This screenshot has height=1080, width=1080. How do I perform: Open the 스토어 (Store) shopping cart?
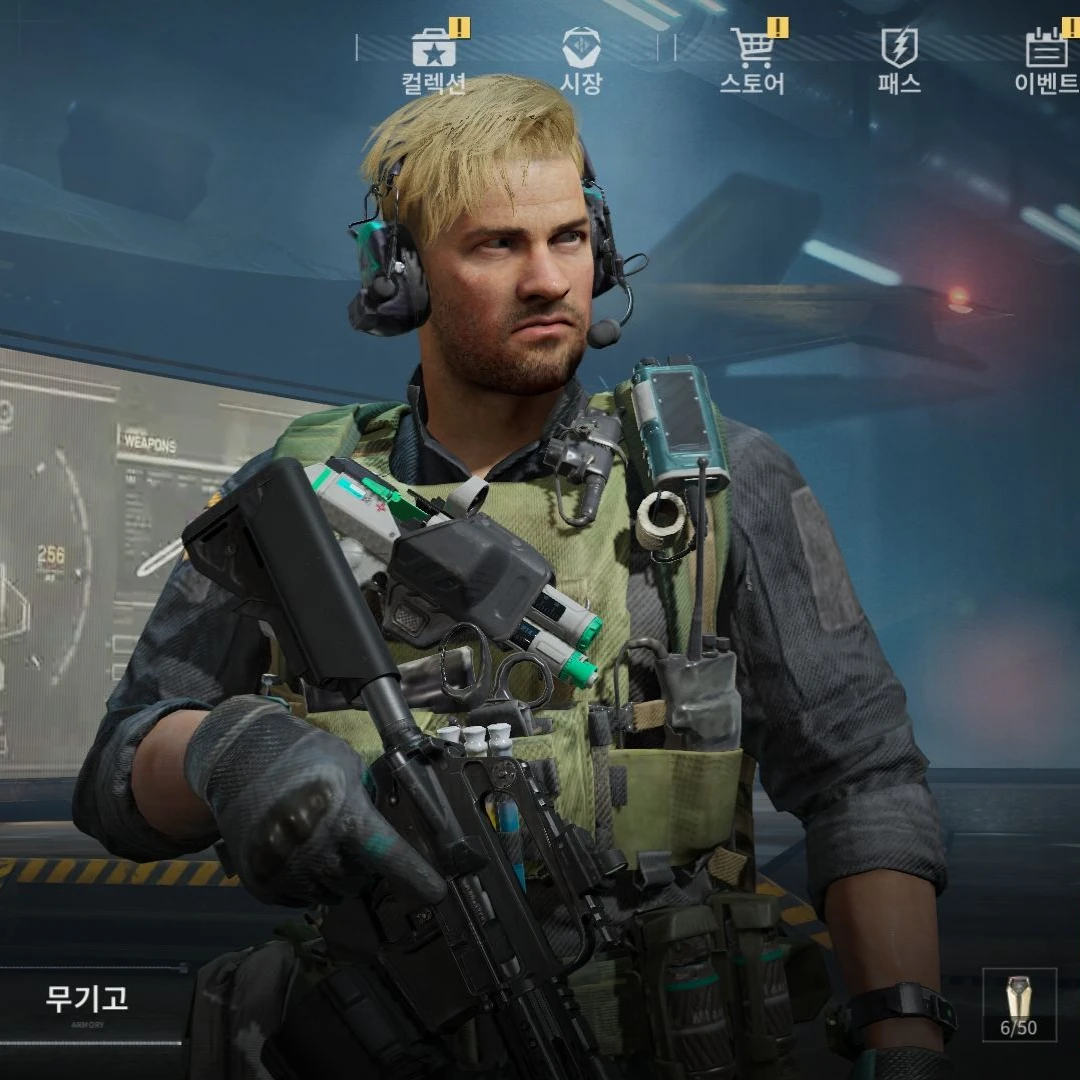[x=753, y=60]
